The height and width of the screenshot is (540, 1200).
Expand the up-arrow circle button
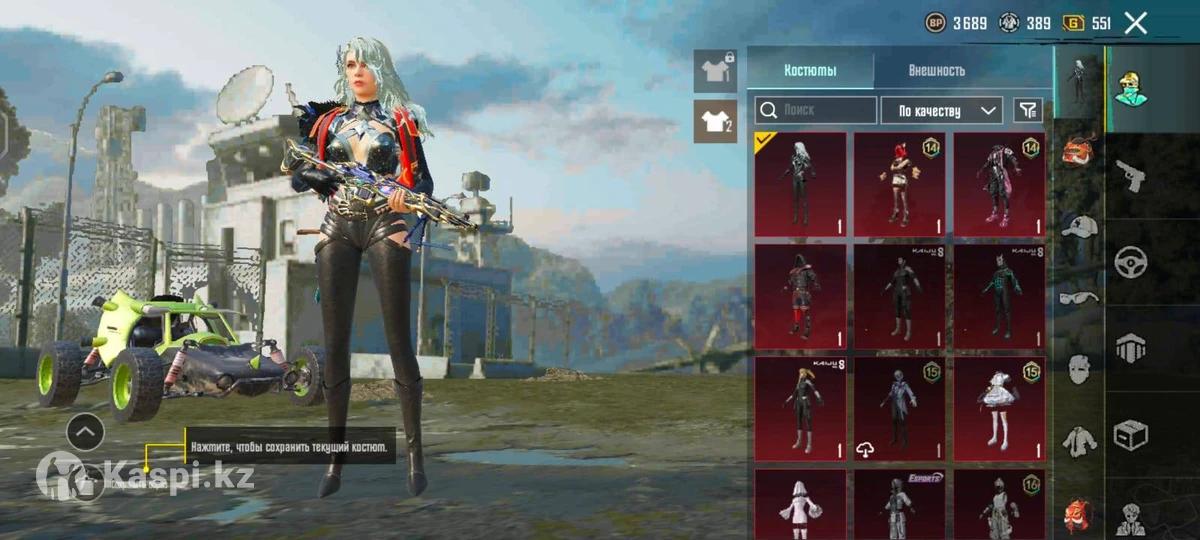[85, 432]
